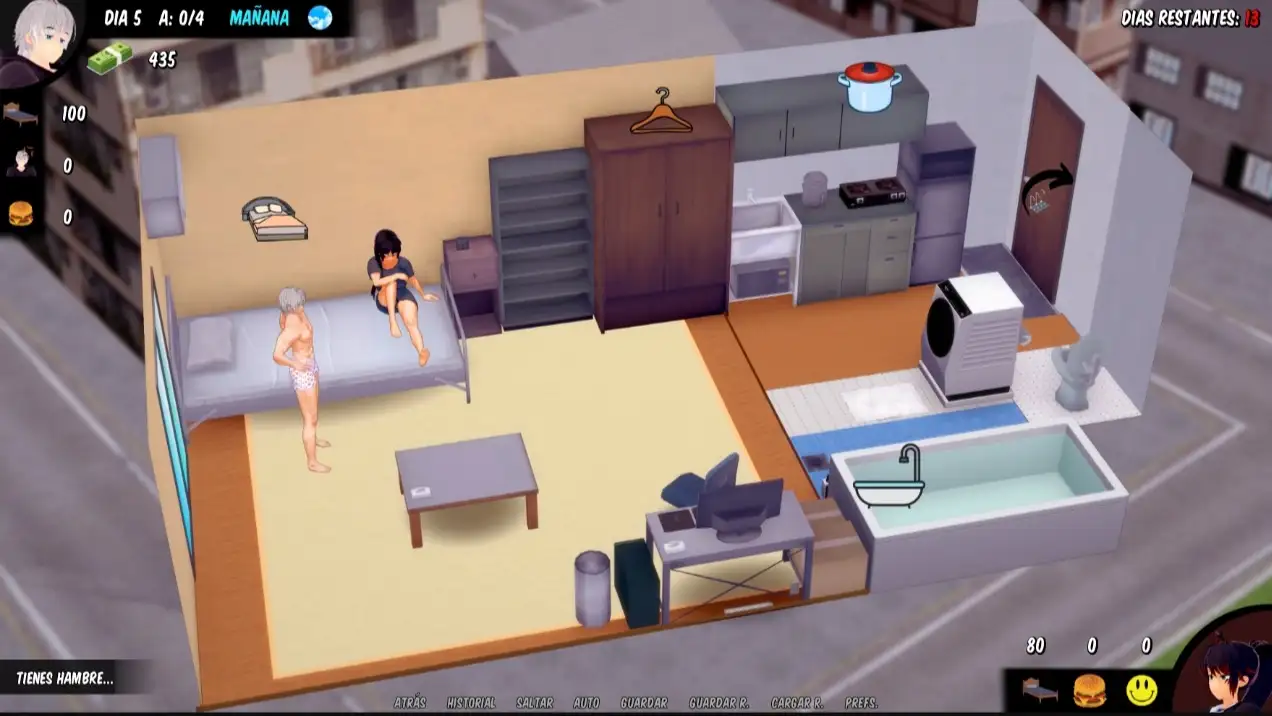Image resolution: width=1272 pixels, height=716 pixels.
Task: Go back with the Atrás button
Action: [410, 703]
